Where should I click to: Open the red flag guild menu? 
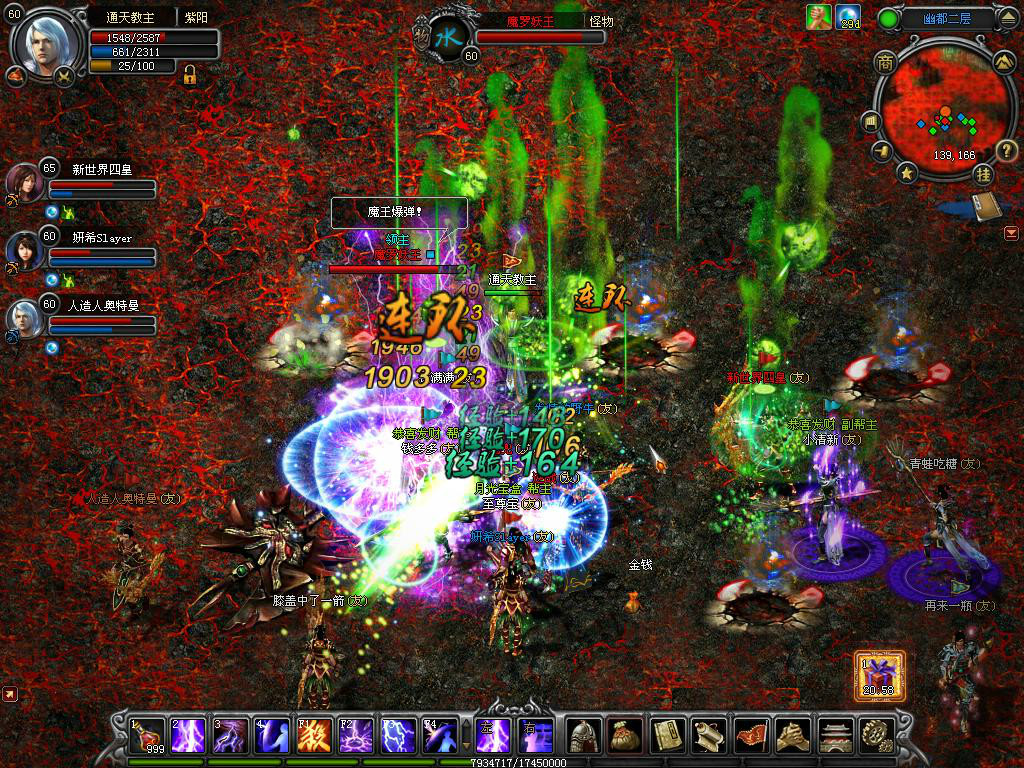click(x=751, y=736)
